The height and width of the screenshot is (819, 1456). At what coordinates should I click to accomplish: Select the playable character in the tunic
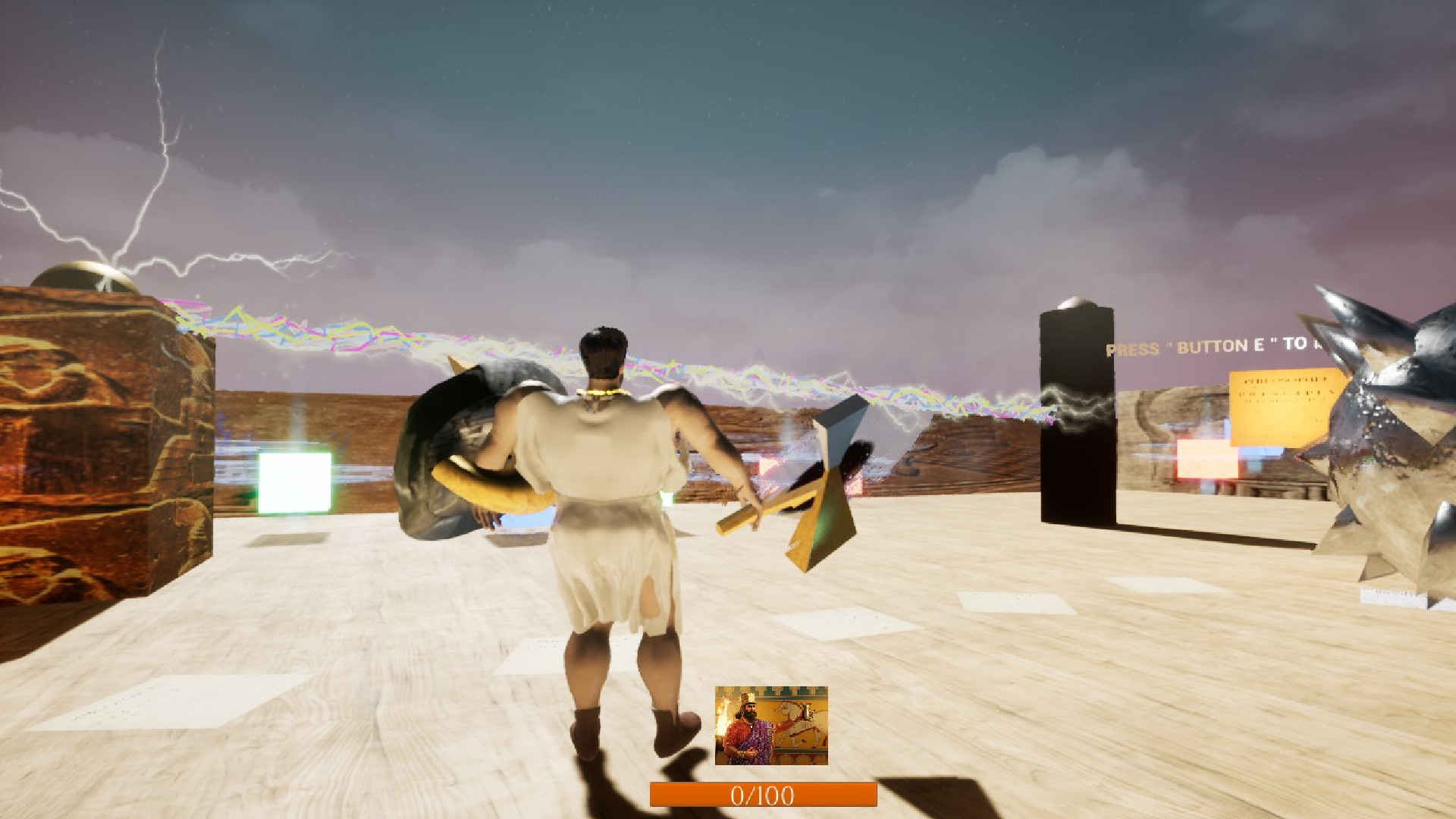tap(607, 531)
